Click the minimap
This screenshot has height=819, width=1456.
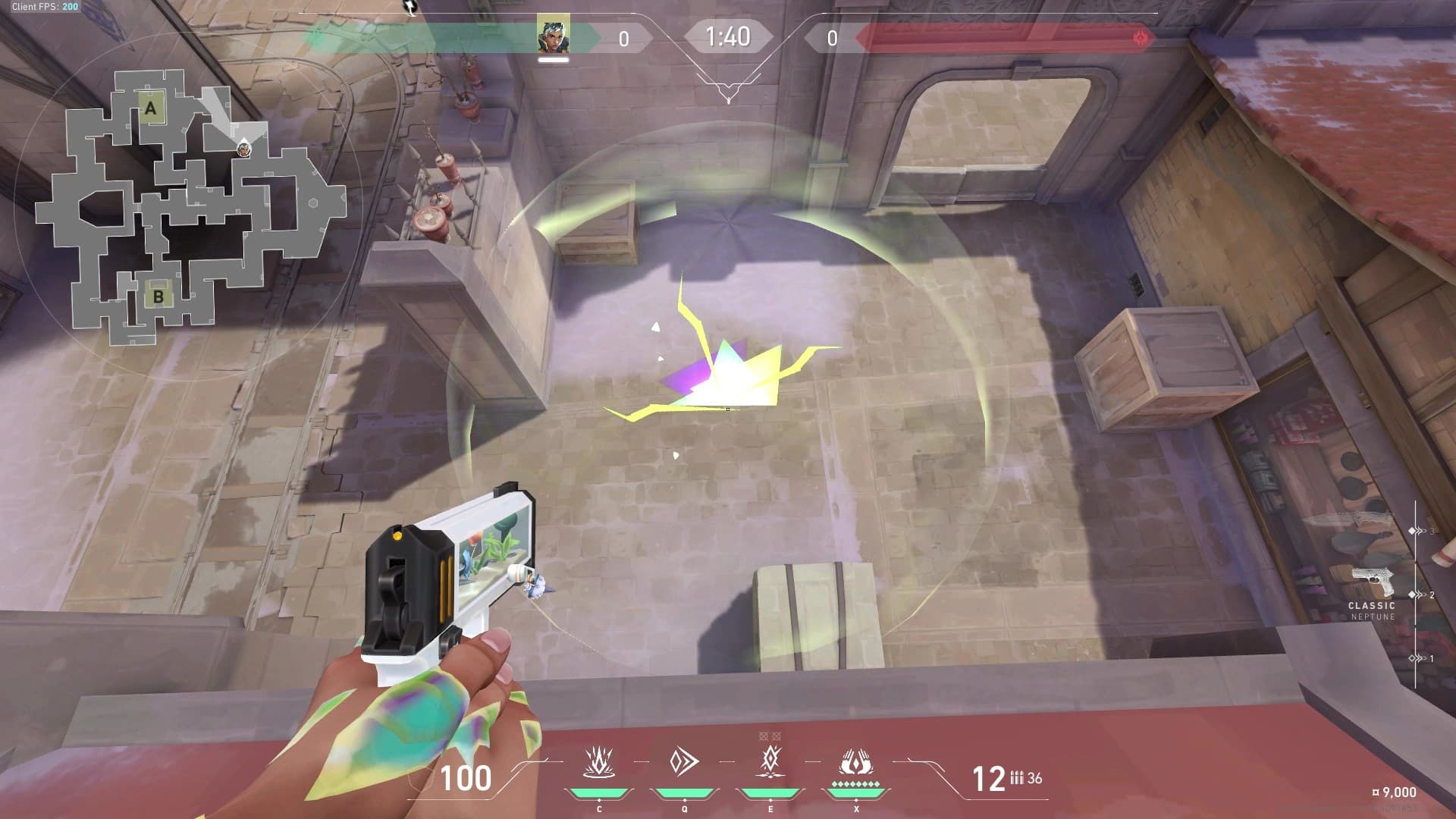(x=190, y=206)
